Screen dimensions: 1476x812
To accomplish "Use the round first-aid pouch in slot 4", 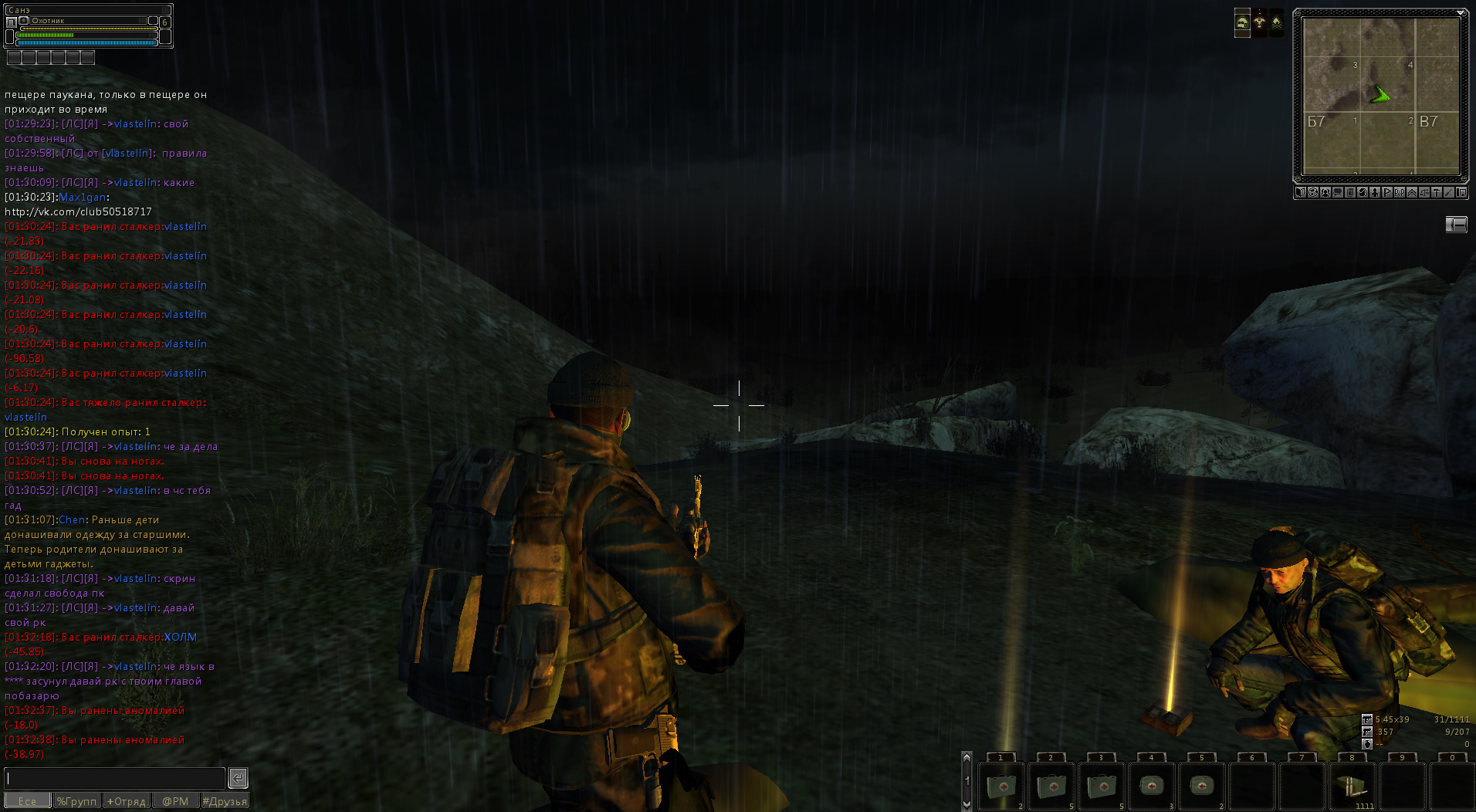I will [x=1152, y=787].
